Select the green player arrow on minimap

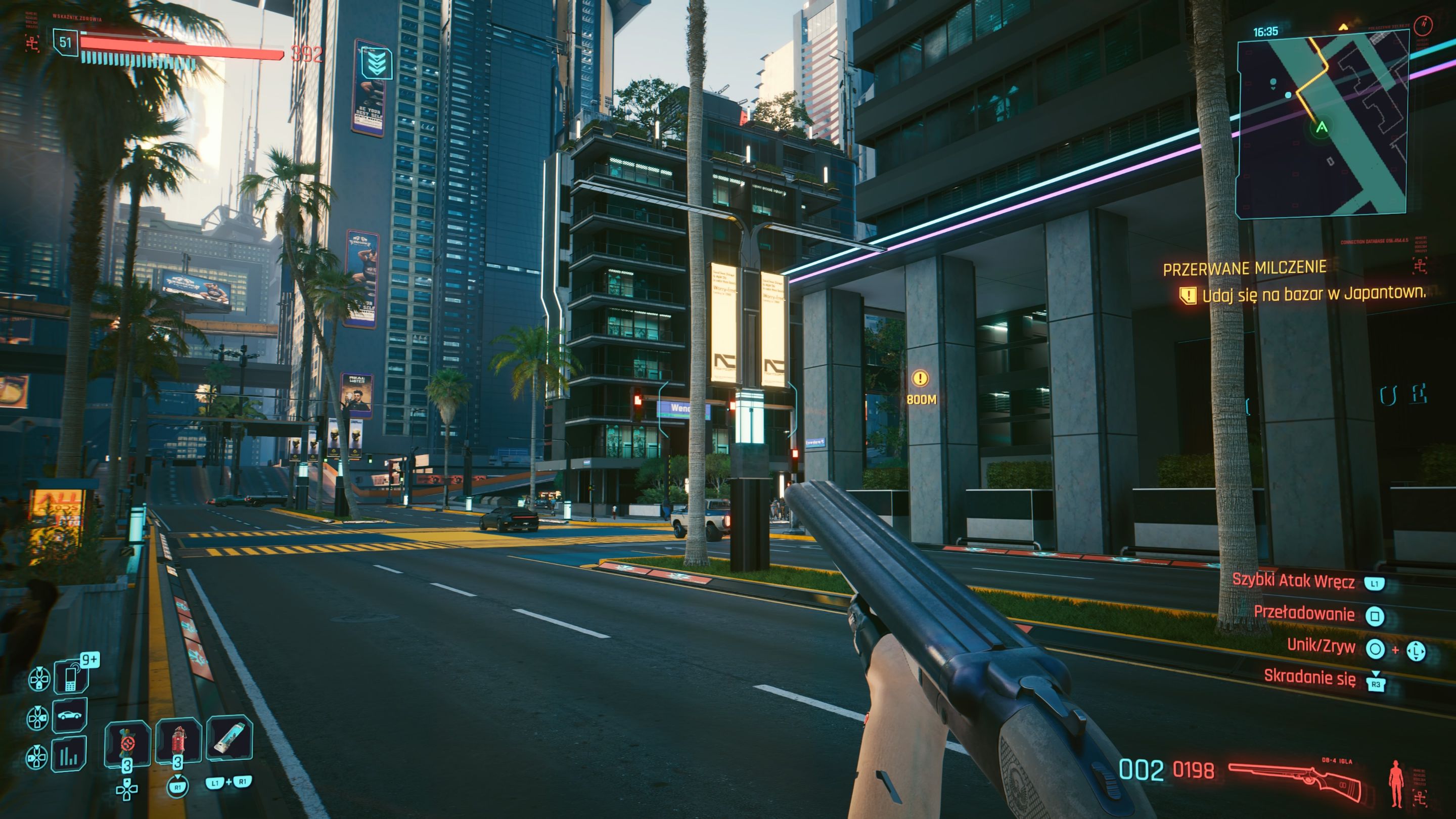point(1322,128)
